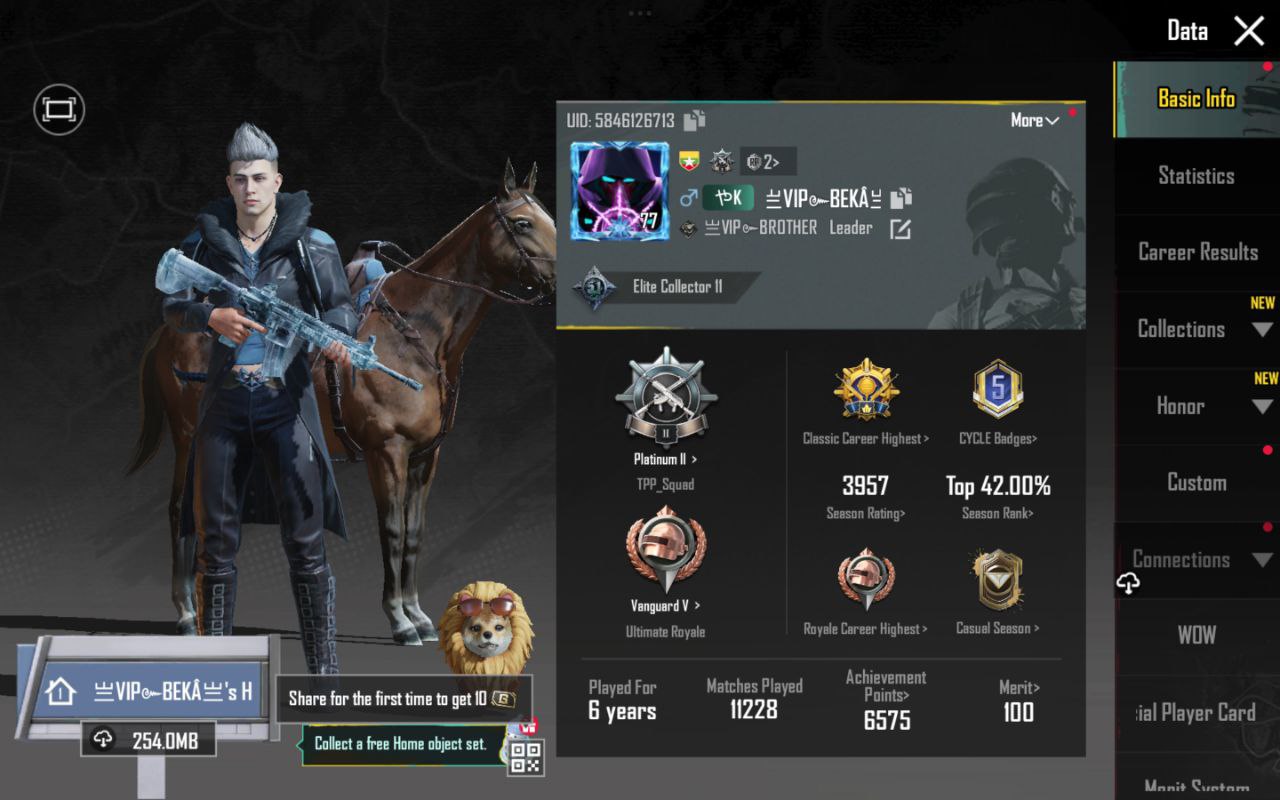
Task: Copy the UID number
Action: 695,120
